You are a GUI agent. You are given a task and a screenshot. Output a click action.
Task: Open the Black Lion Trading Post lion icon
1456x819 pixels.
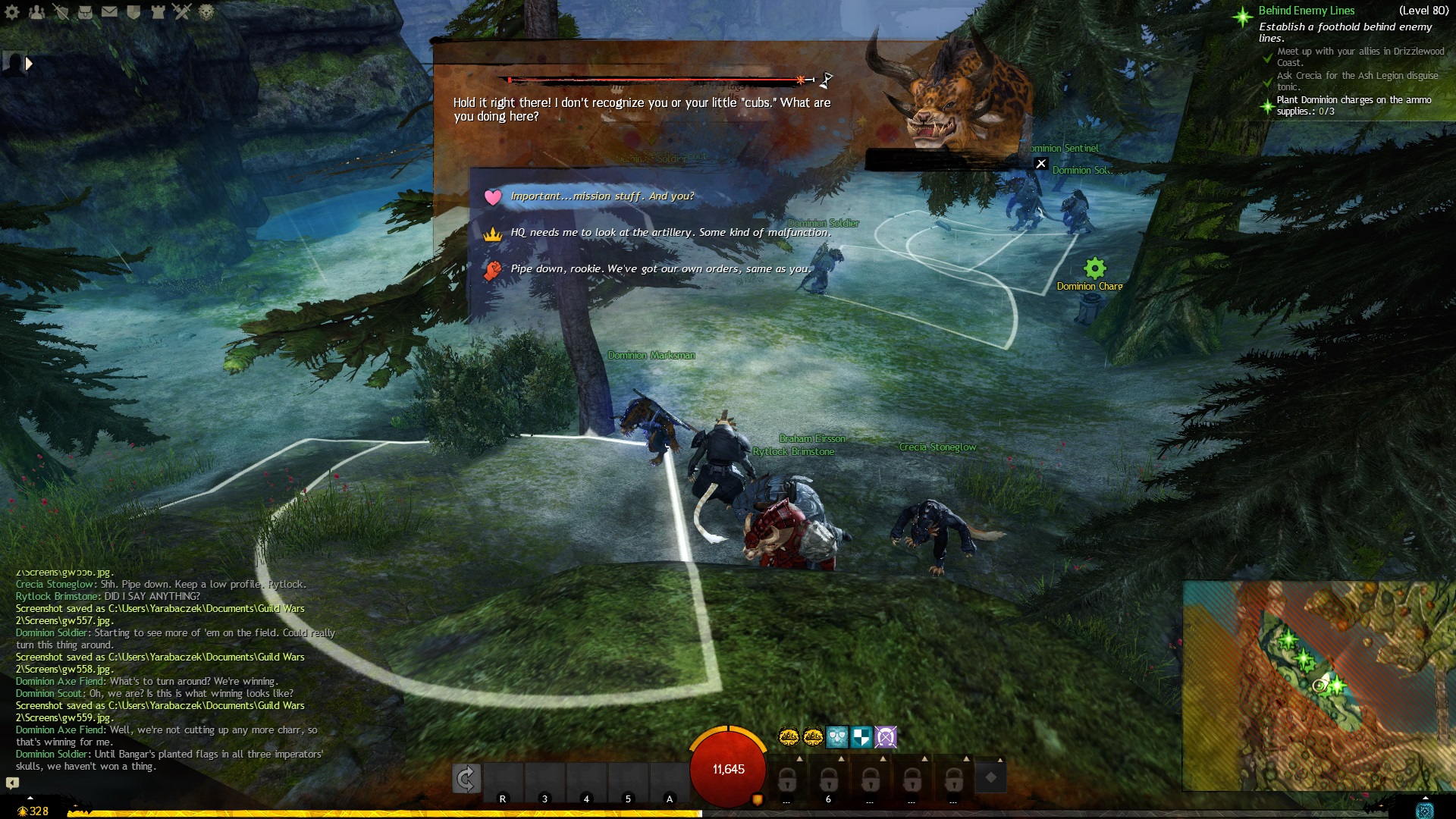pos(206,12)
